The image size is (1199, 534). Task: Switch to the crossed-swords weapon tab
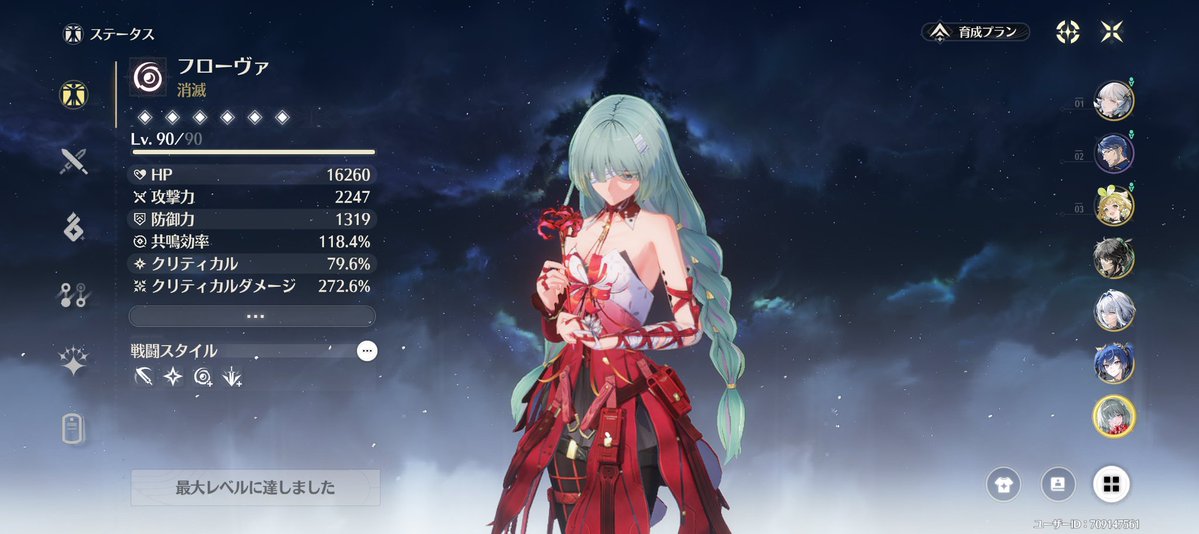[73, 160]
